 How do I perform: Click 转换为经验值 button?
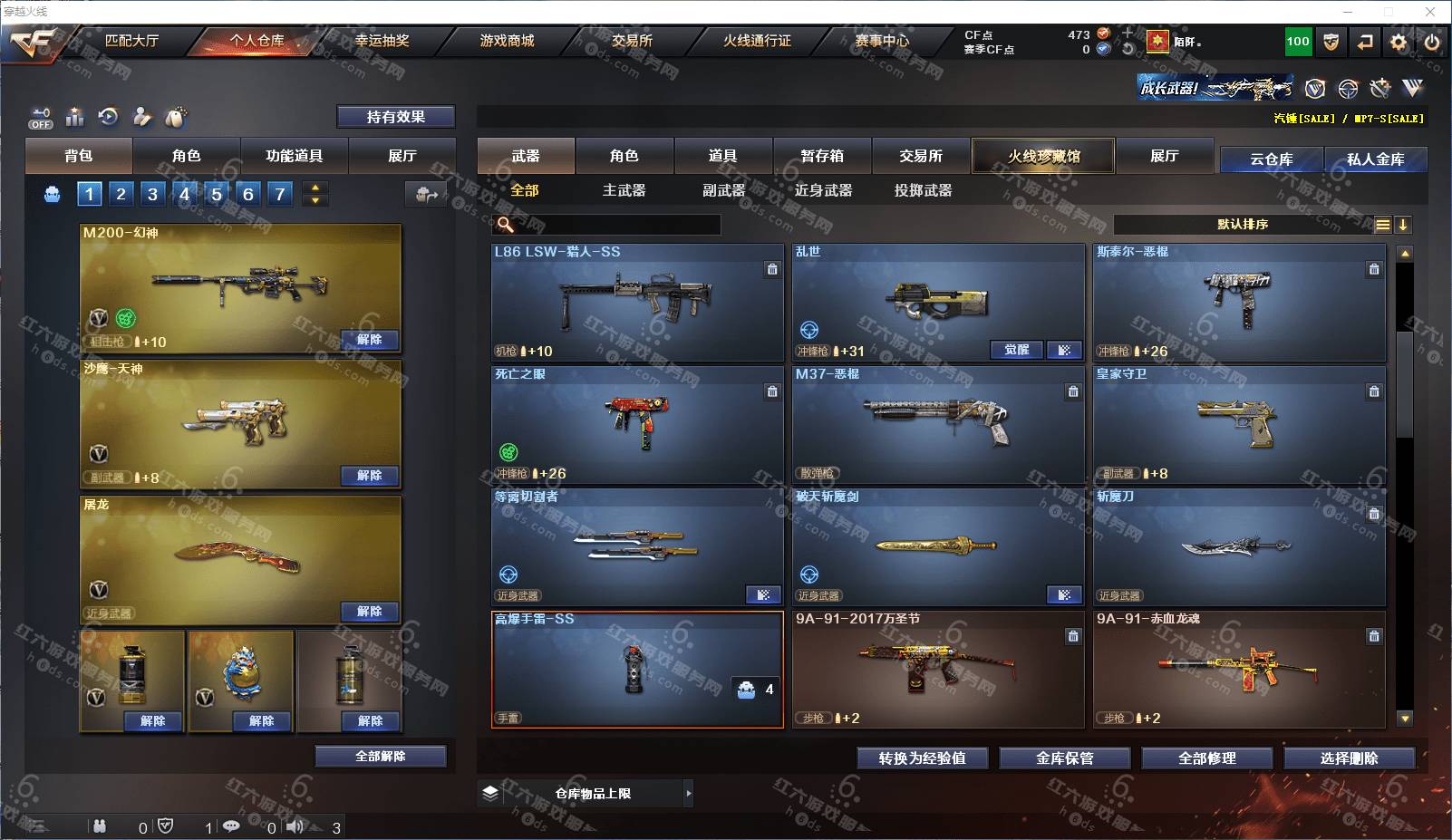[922, 758]
